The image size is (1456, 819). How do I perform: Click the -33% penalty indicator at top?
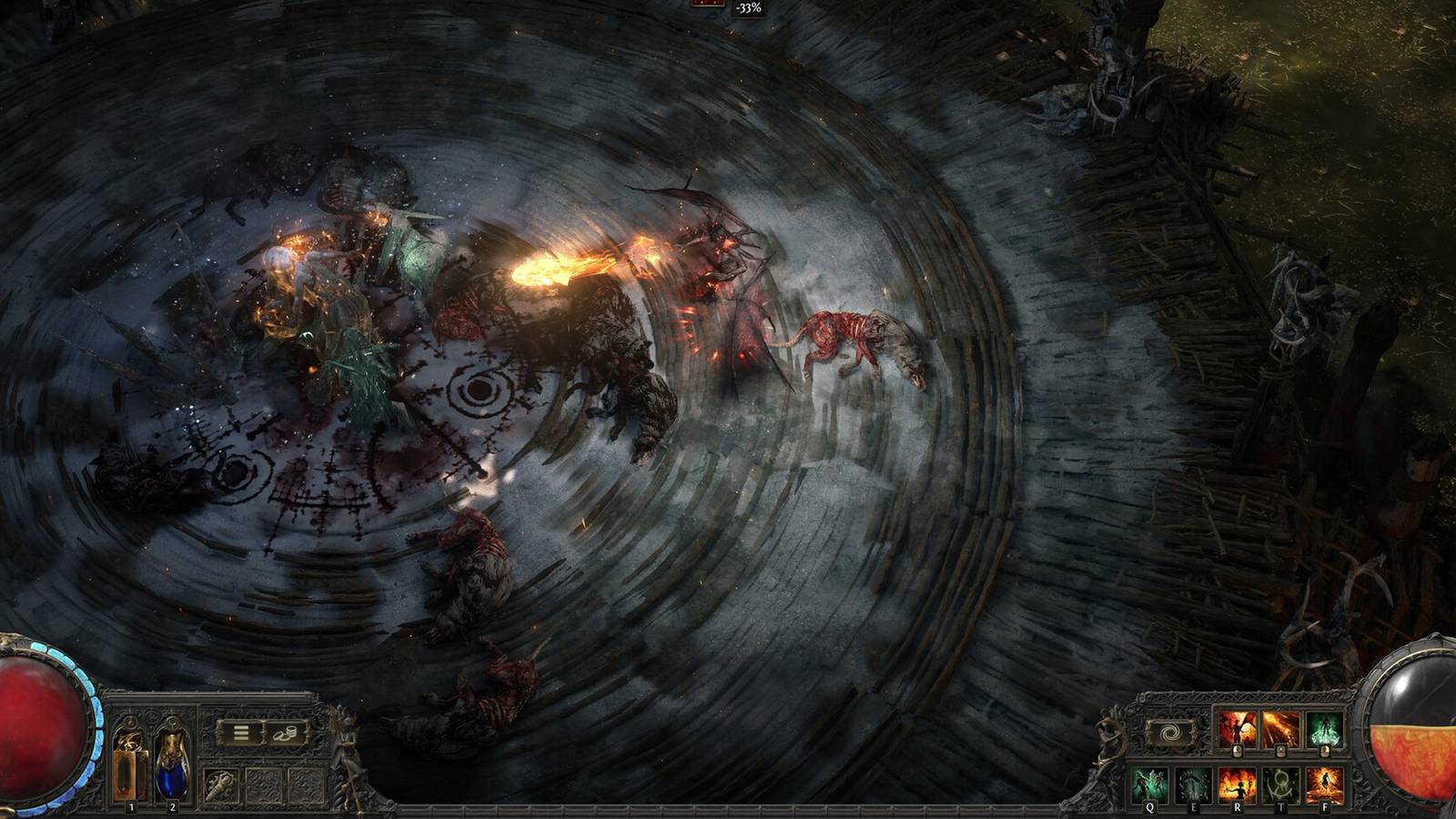point(748,9)
